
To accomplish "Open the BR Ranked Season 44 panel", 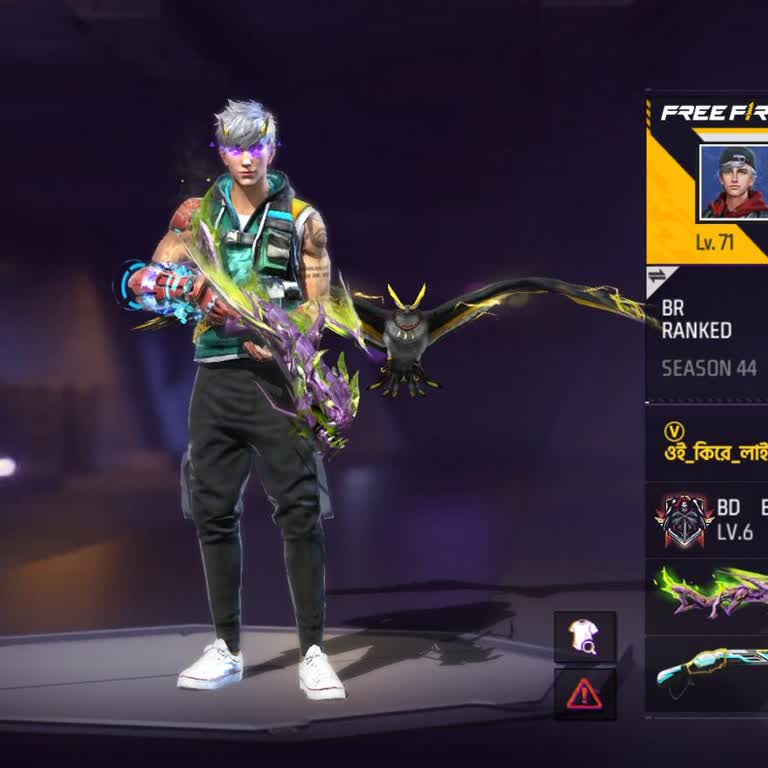I will (x=708, y=340).
